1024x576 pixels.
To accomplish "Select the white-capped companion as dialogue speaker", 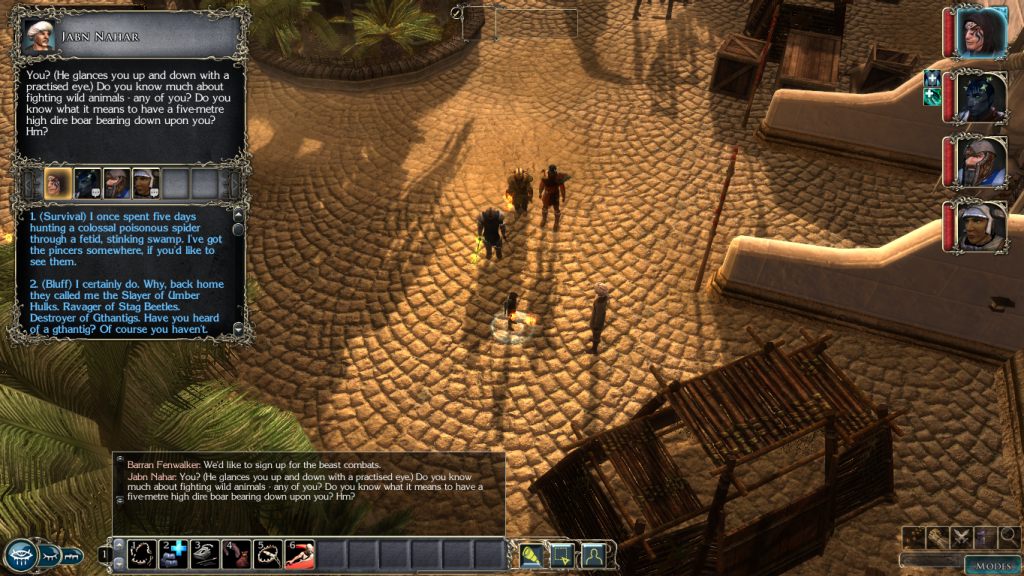I will point(146,183).
